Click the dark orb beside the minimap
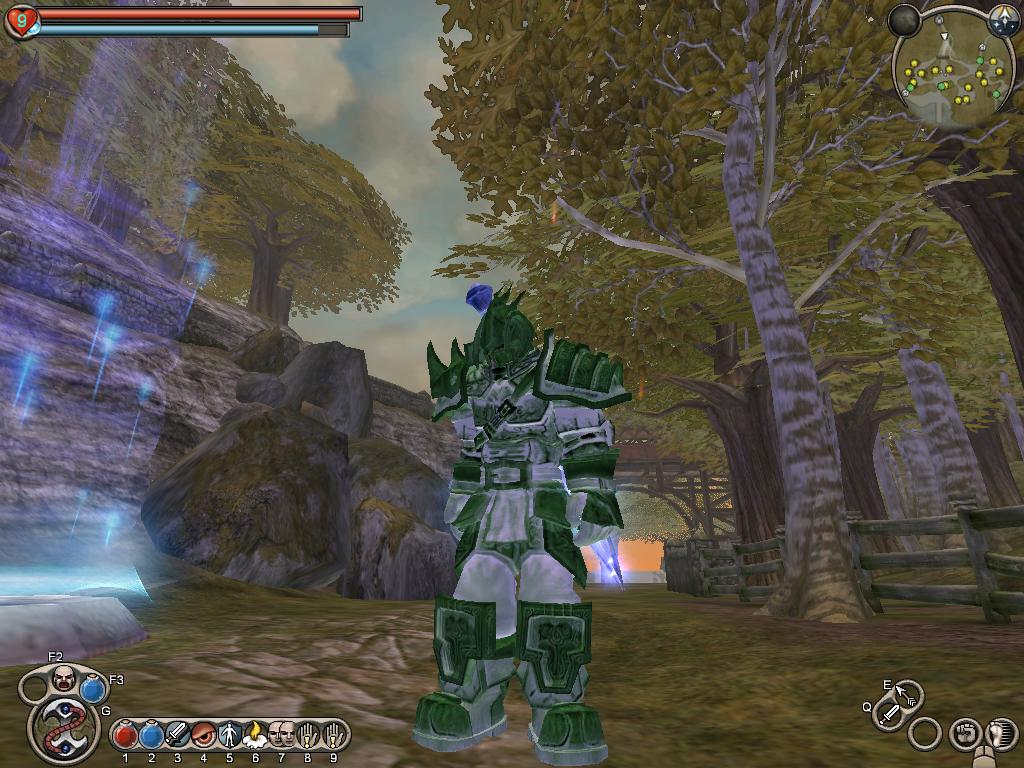 pos(904,21)
